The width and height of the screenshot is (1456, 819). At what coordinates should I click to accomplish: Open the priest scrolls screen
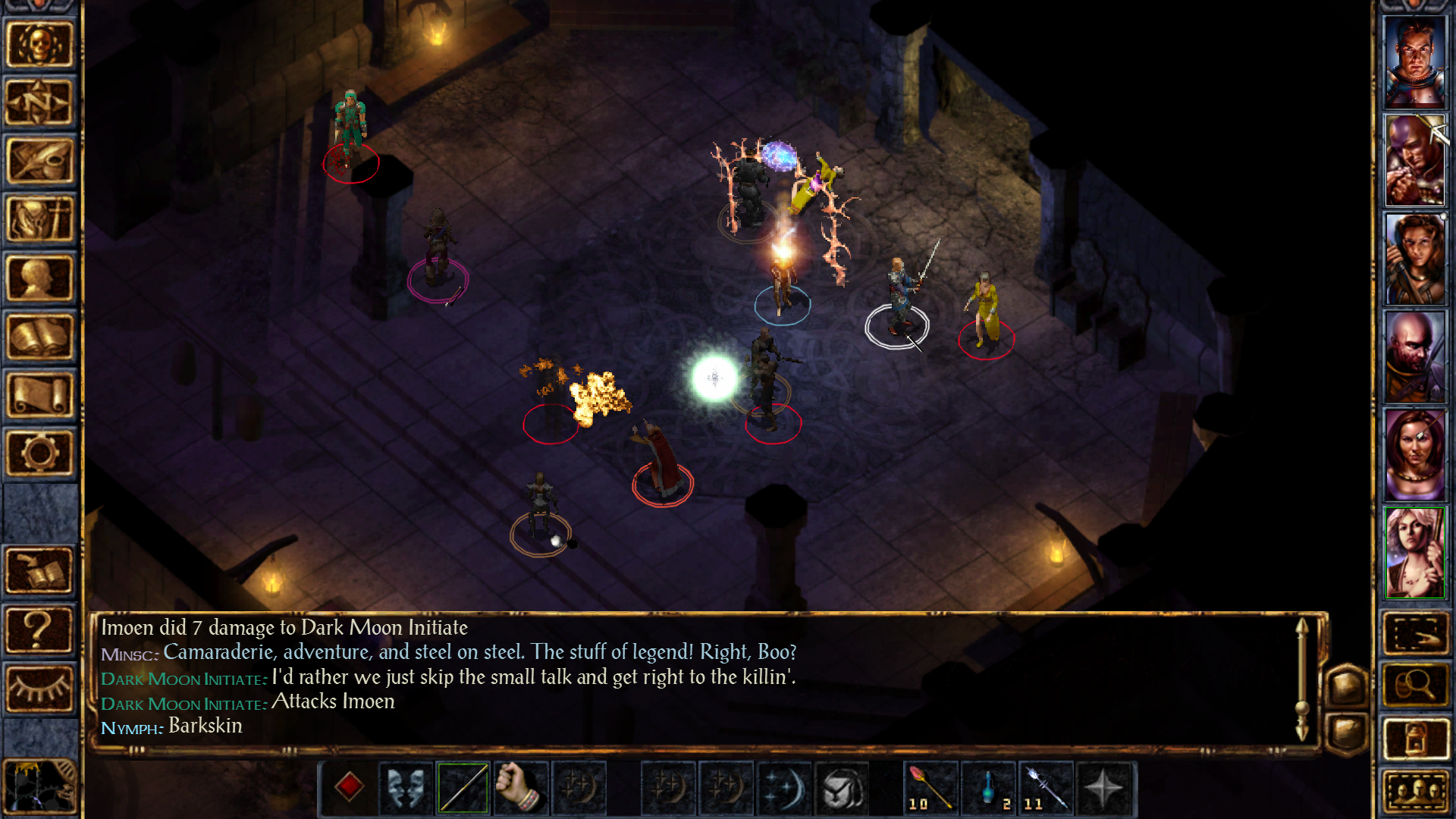[40, 394]
